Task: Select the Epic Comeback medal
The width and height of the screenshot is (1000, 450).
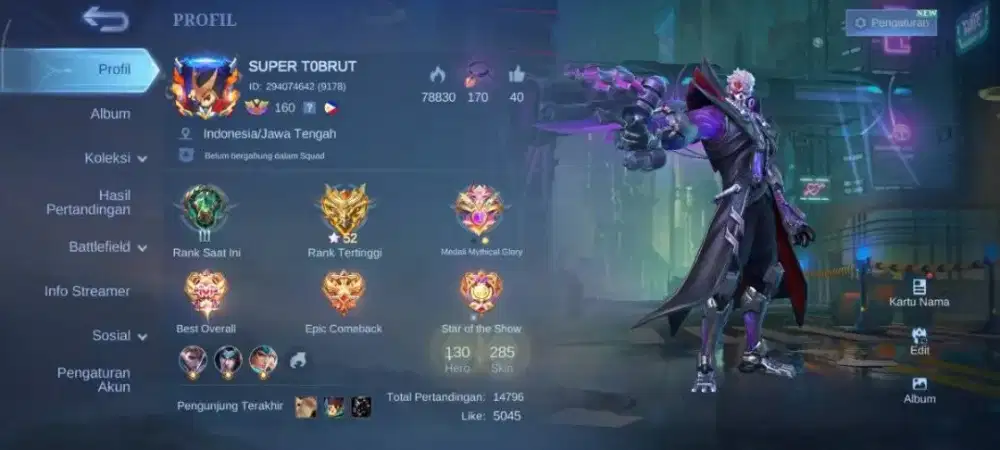Action: pyautogui.click(x=343, y=292)
